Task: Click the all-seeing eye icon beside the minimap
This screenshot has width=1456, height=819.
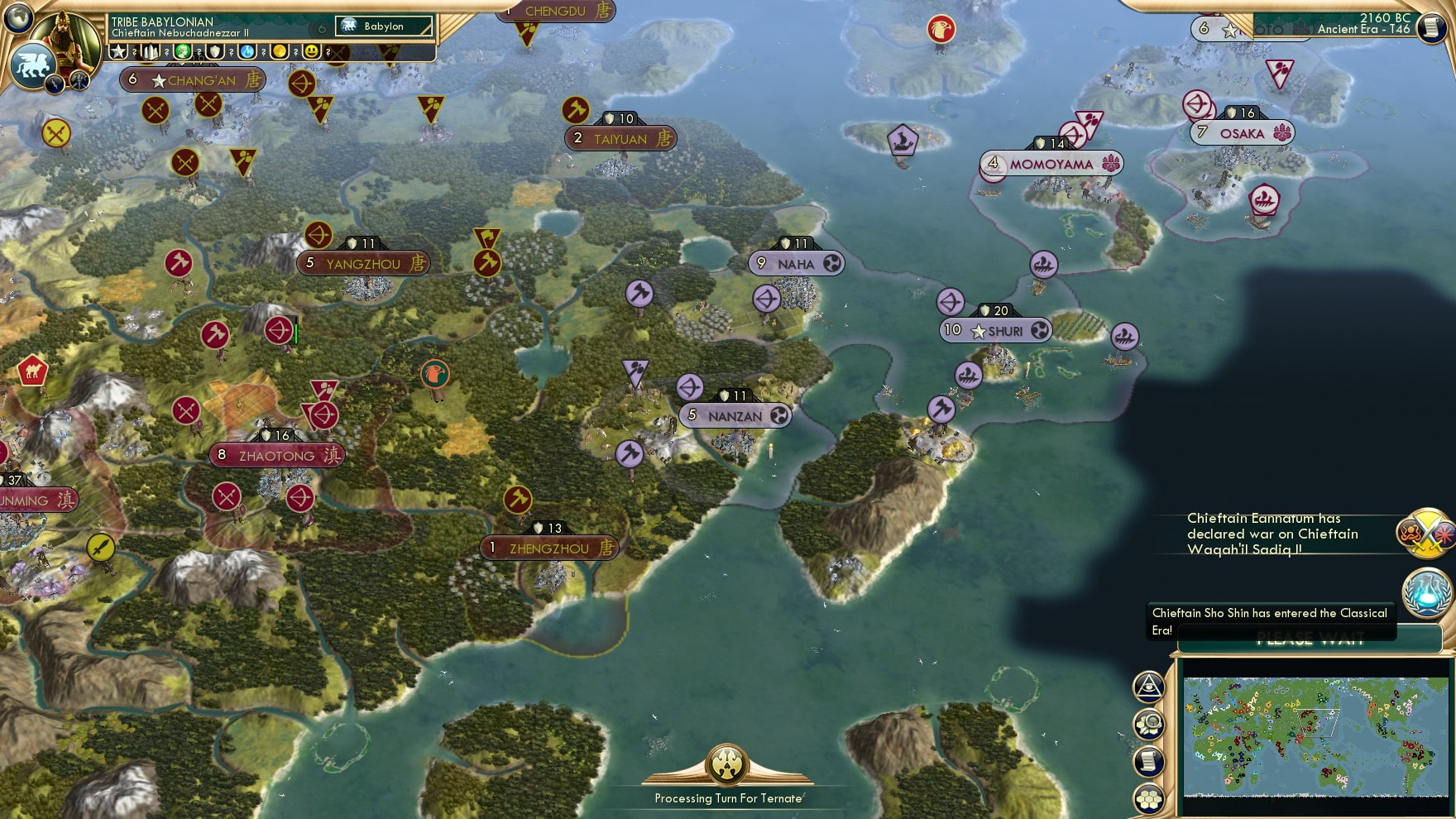Action: click(x=1148, y=686)
